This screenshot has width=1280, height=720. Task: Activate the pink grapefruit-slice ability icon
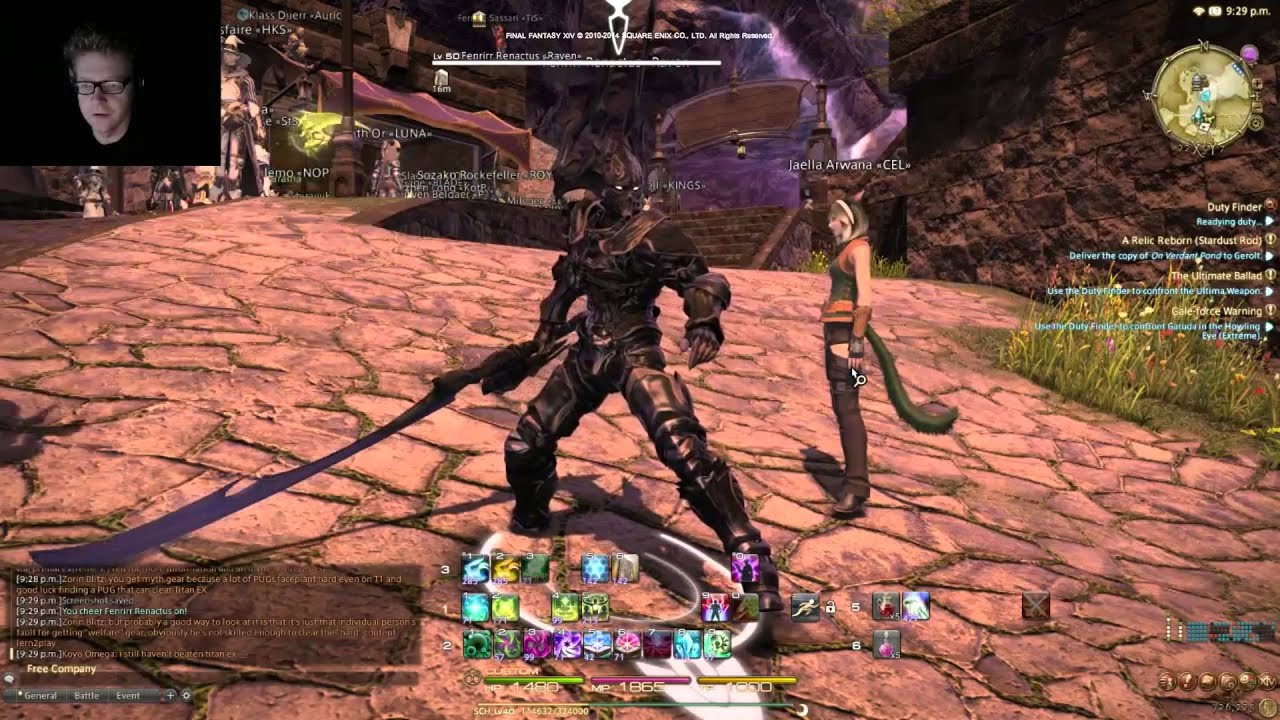tap(627, 645)
